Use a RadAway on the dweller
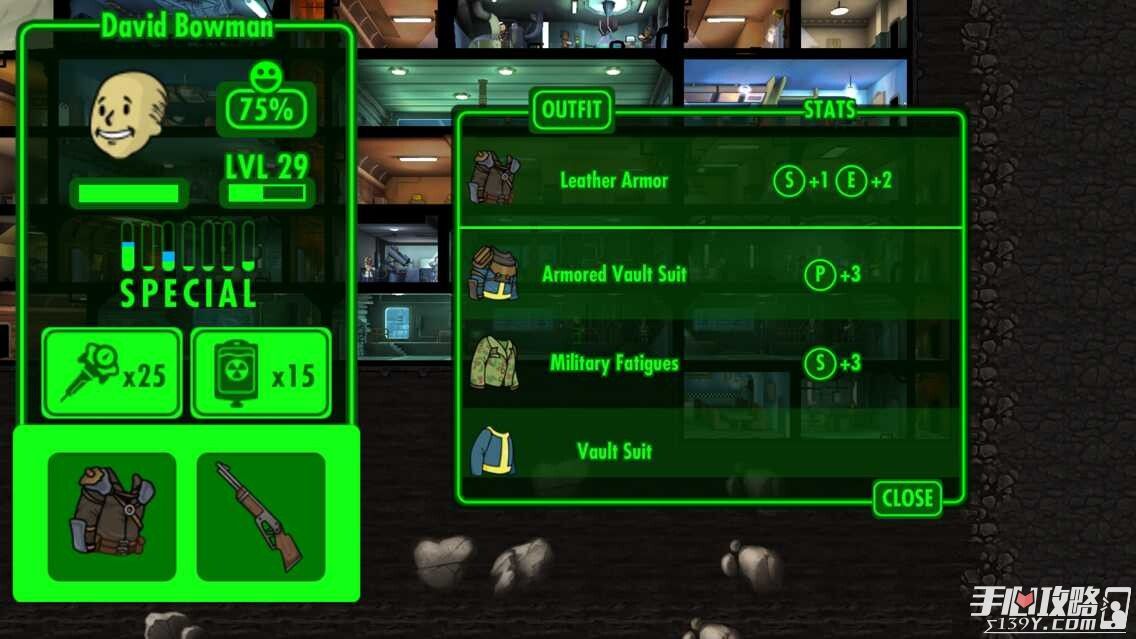 coord(261,373)
